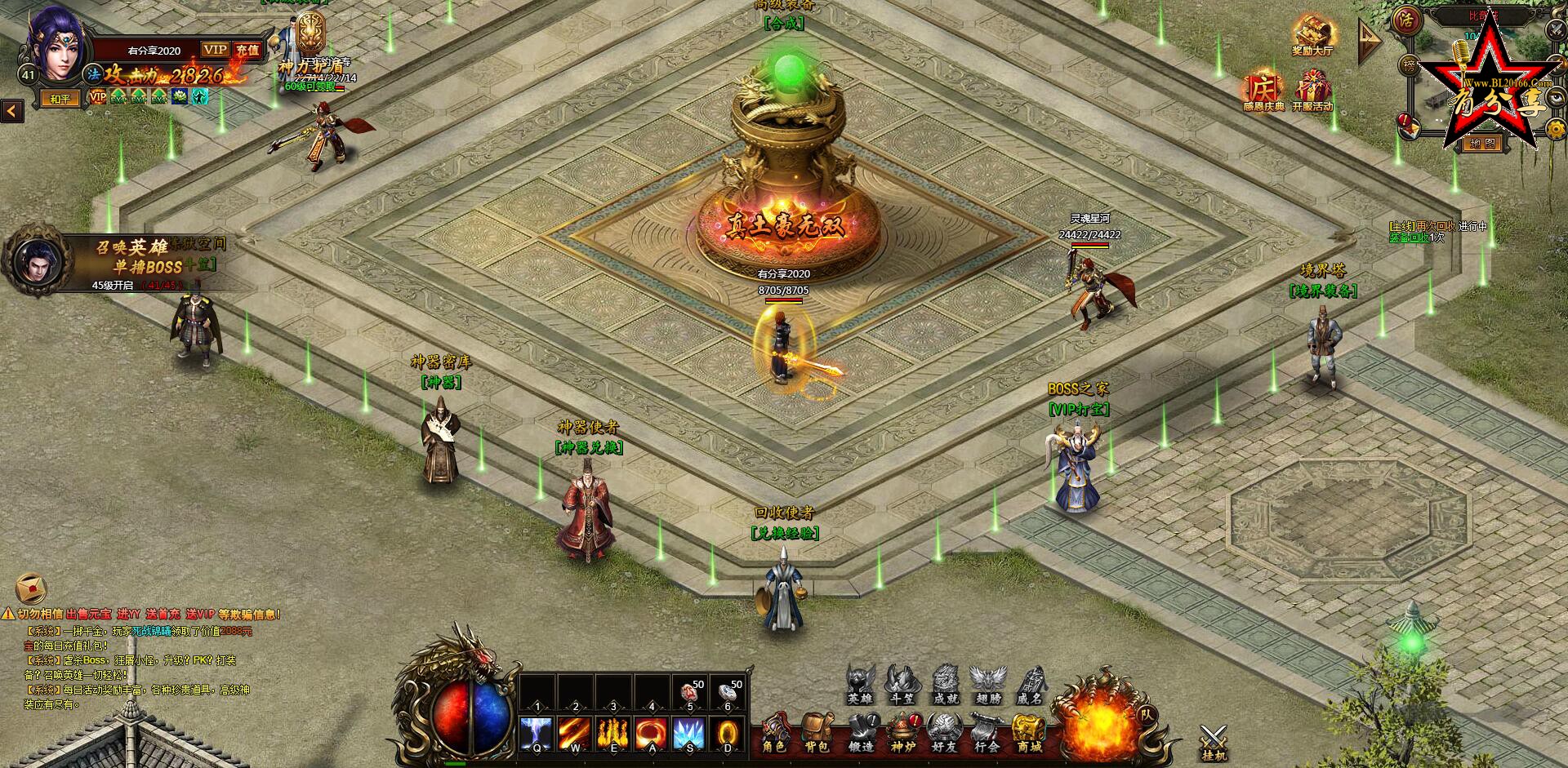The width and height of the screenshot is (1568, 768).
Task: Open the 商城 shop treasure chest
Action: [x=1029, y=732]
